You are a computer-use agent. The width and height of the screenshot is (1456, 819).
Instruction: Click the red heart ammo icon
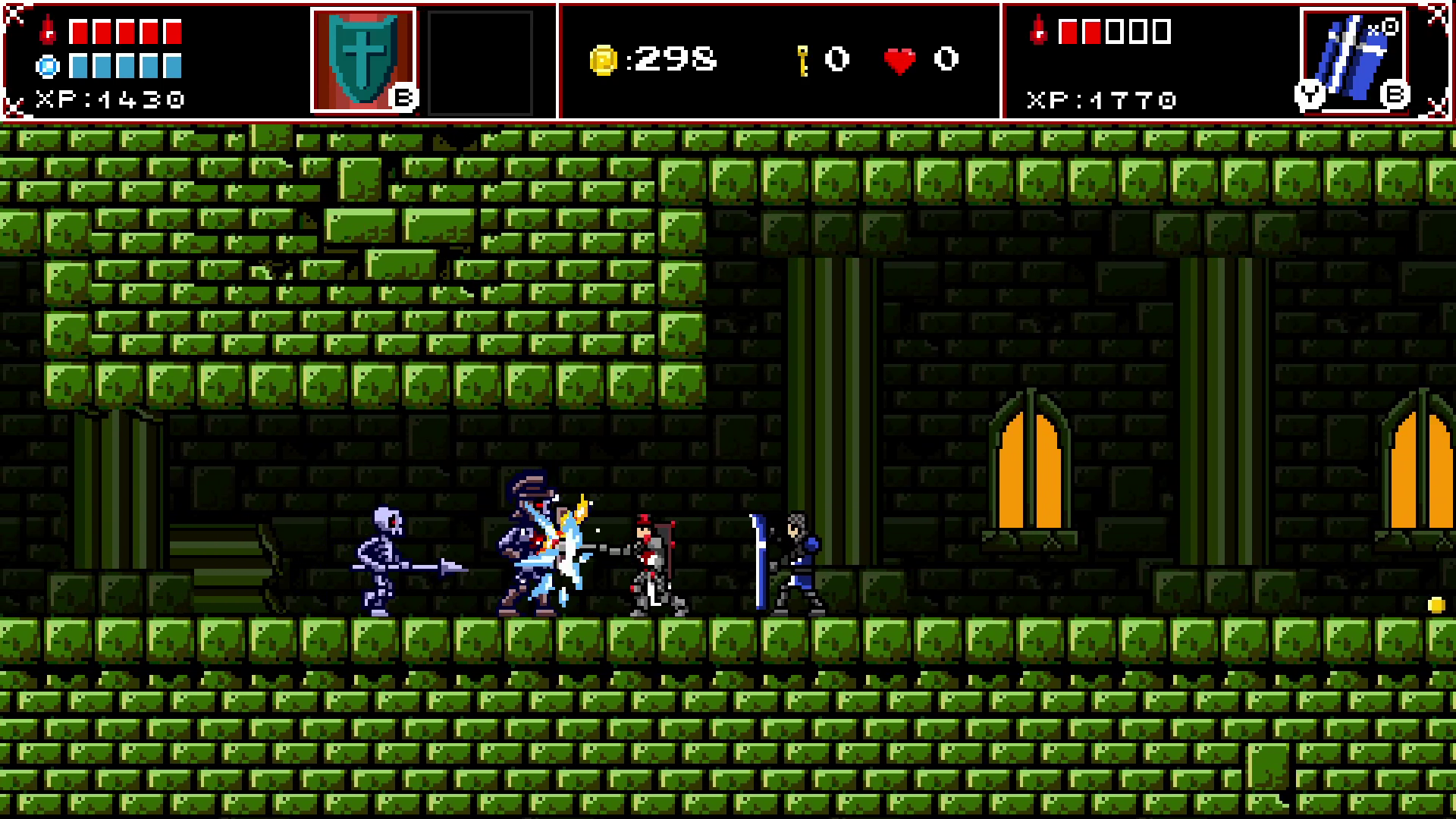pyautogui.click(x=899, y=59)
